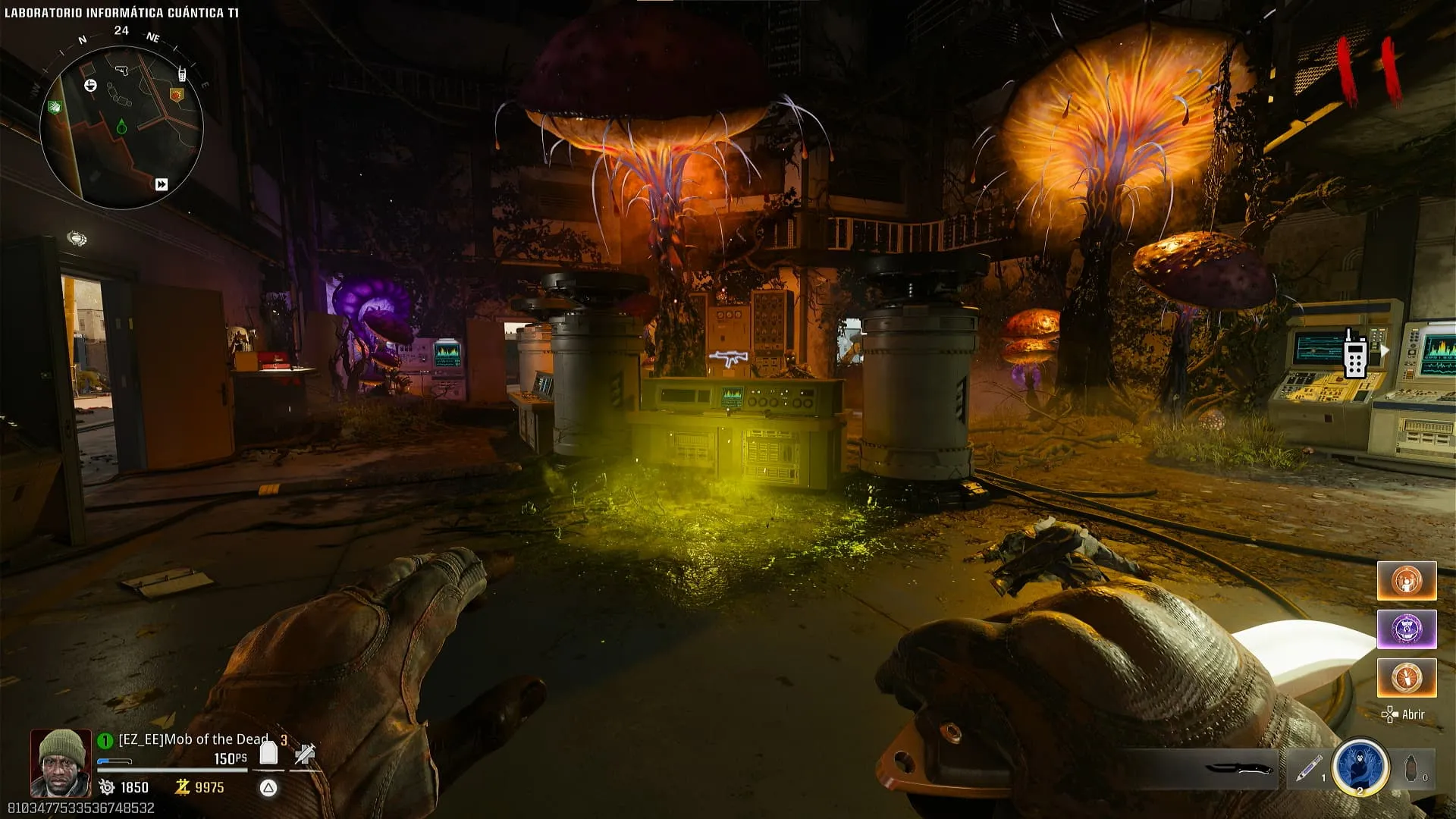The image size is (1456, 819).
Task: Click the self-revive syringe icon
Action: click(x=305, y=754)
